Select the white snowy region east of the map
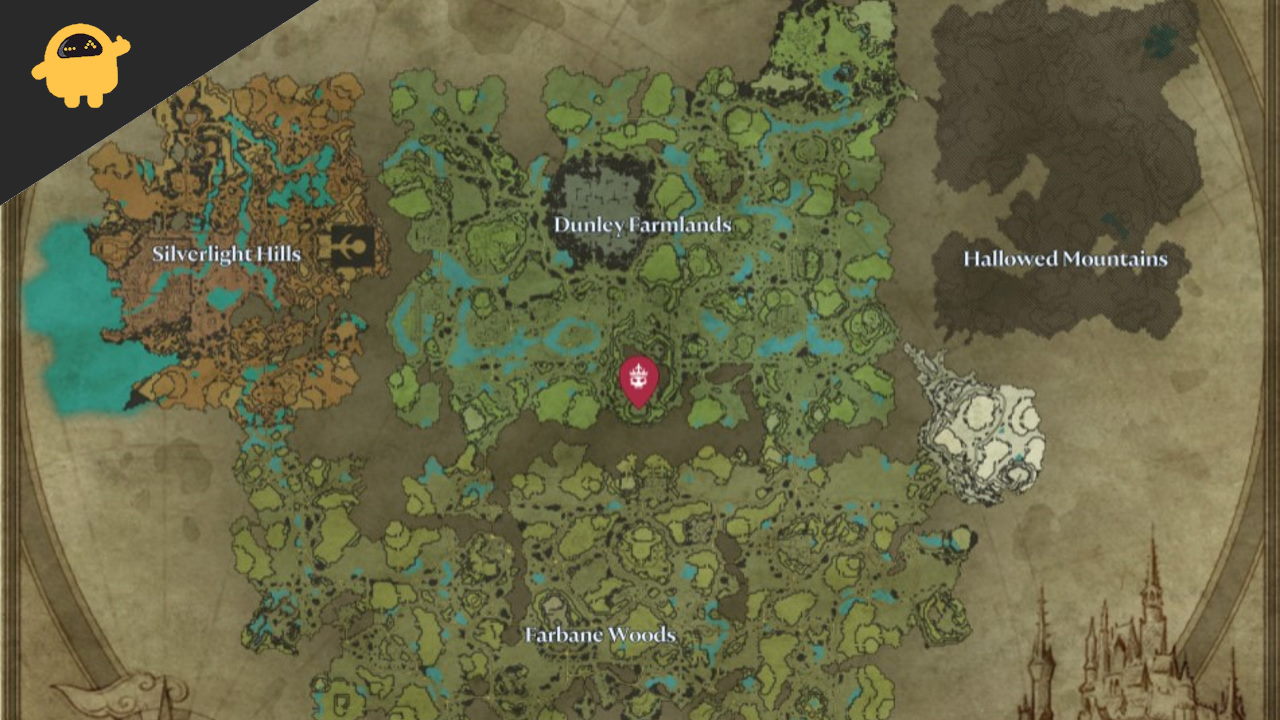 tap(980, 420)
